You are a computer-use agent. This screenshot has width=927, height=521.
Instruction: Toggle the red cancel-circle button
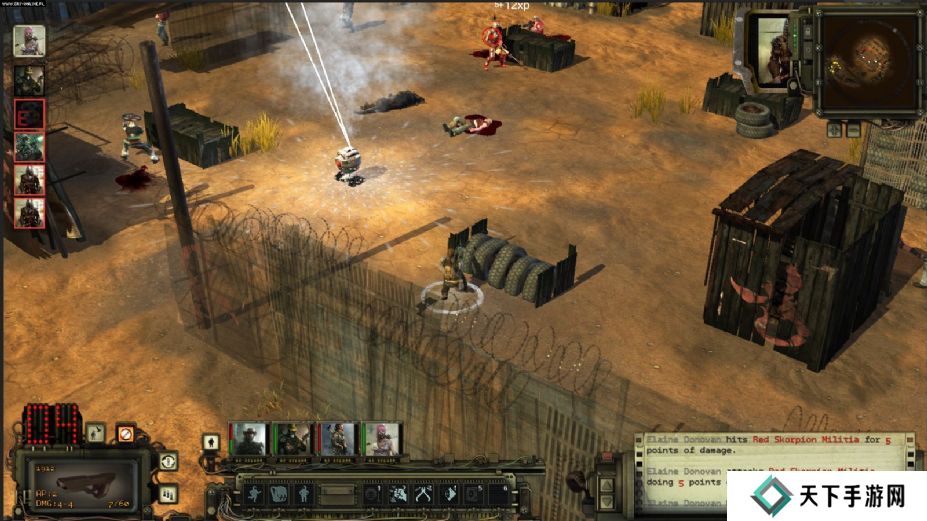coord(125,434)
